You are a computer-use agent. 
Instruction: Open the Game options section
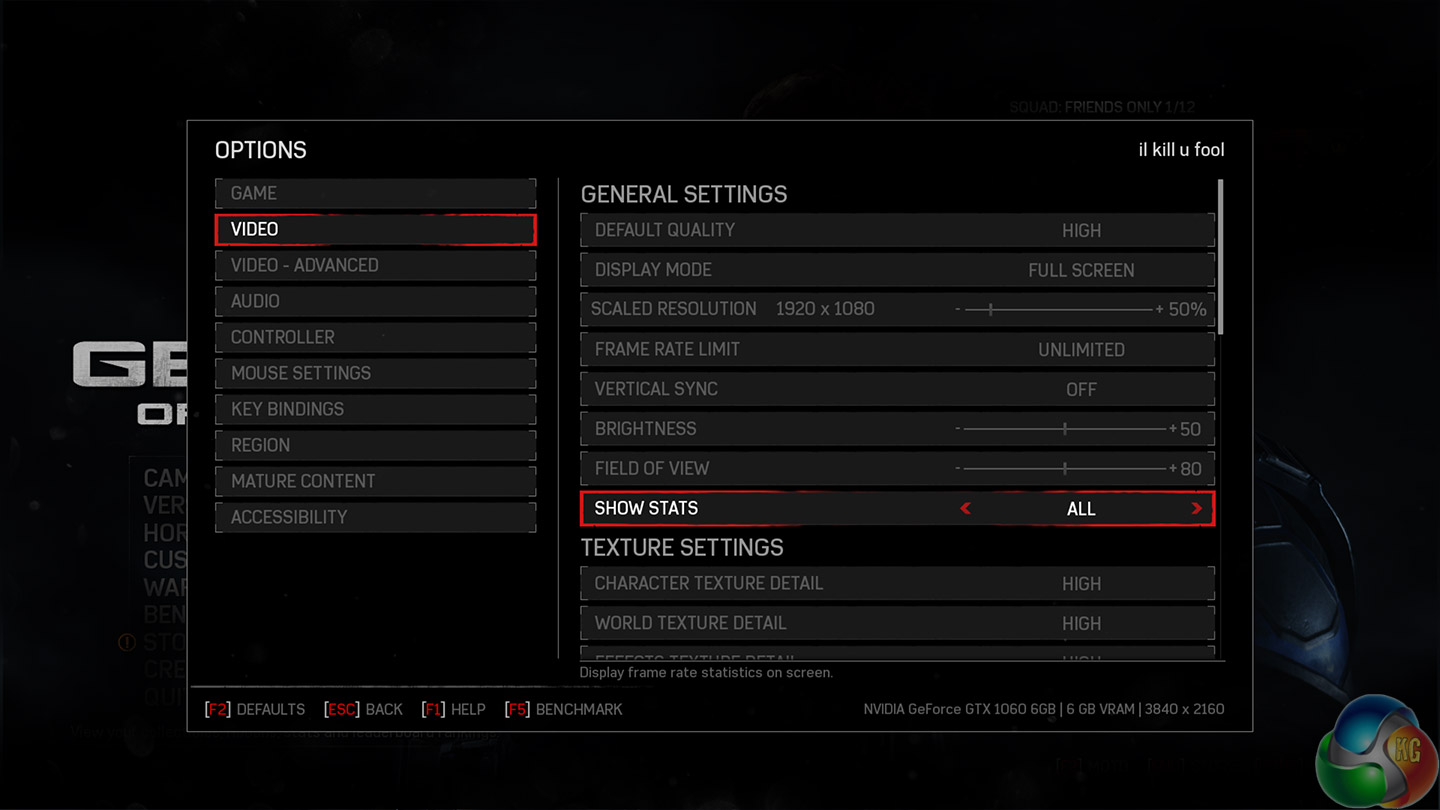click(x=375, y=193)
